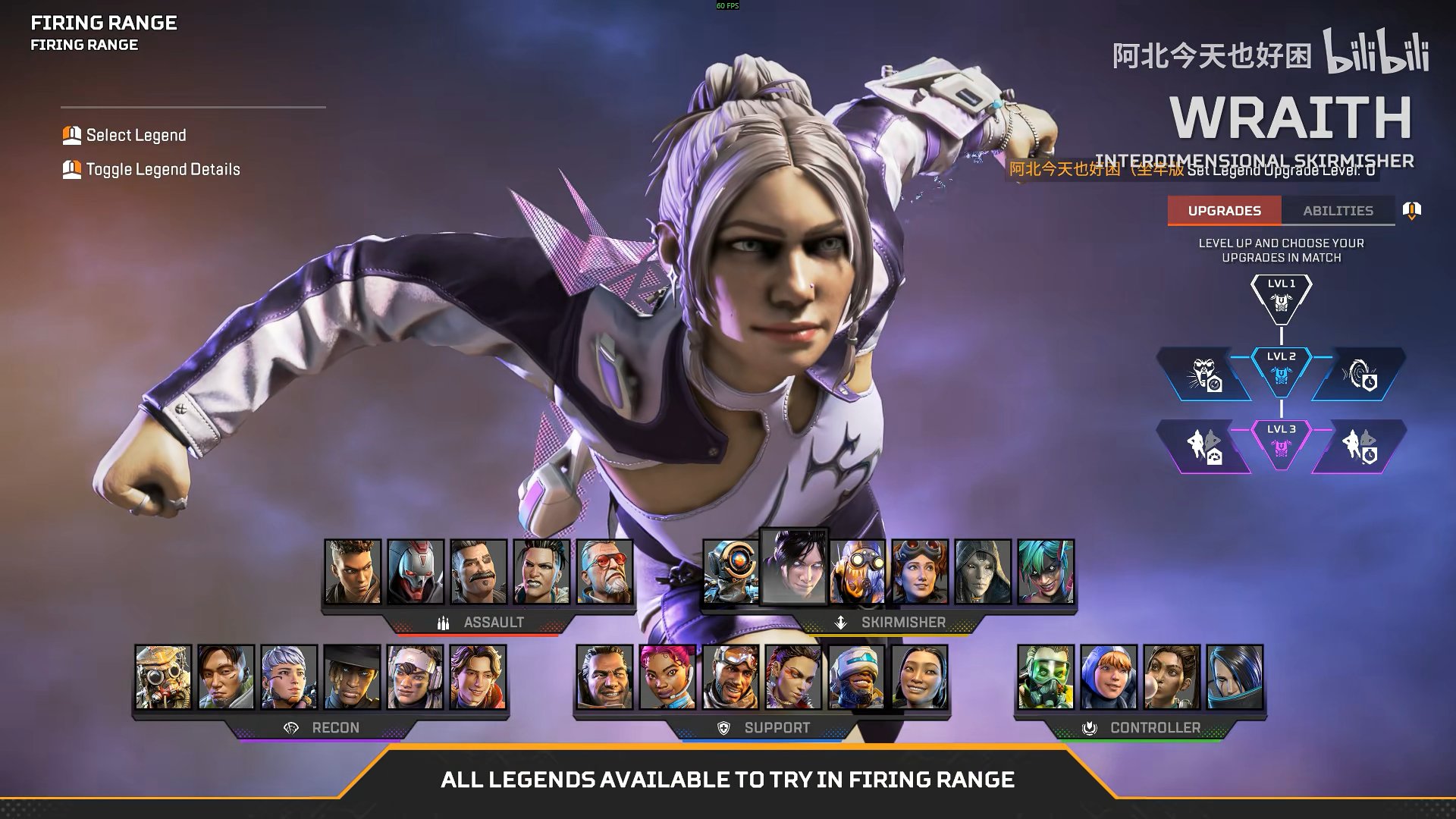Pick Wattson in the blue hood
Screen dimensions: 1456x819
(x=1109, y=677)
